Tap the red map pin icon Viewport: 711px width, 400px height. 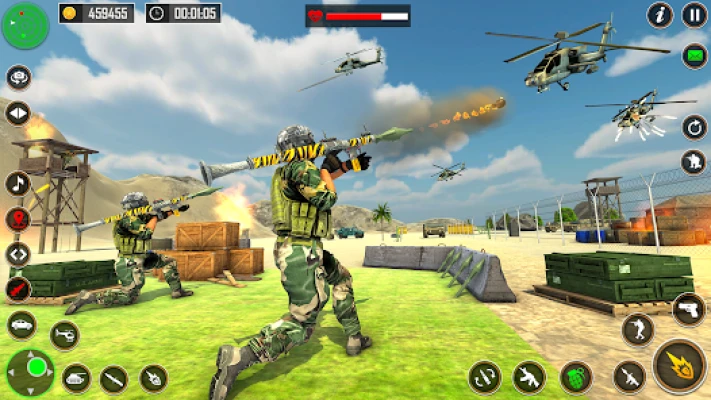point(18,219)
